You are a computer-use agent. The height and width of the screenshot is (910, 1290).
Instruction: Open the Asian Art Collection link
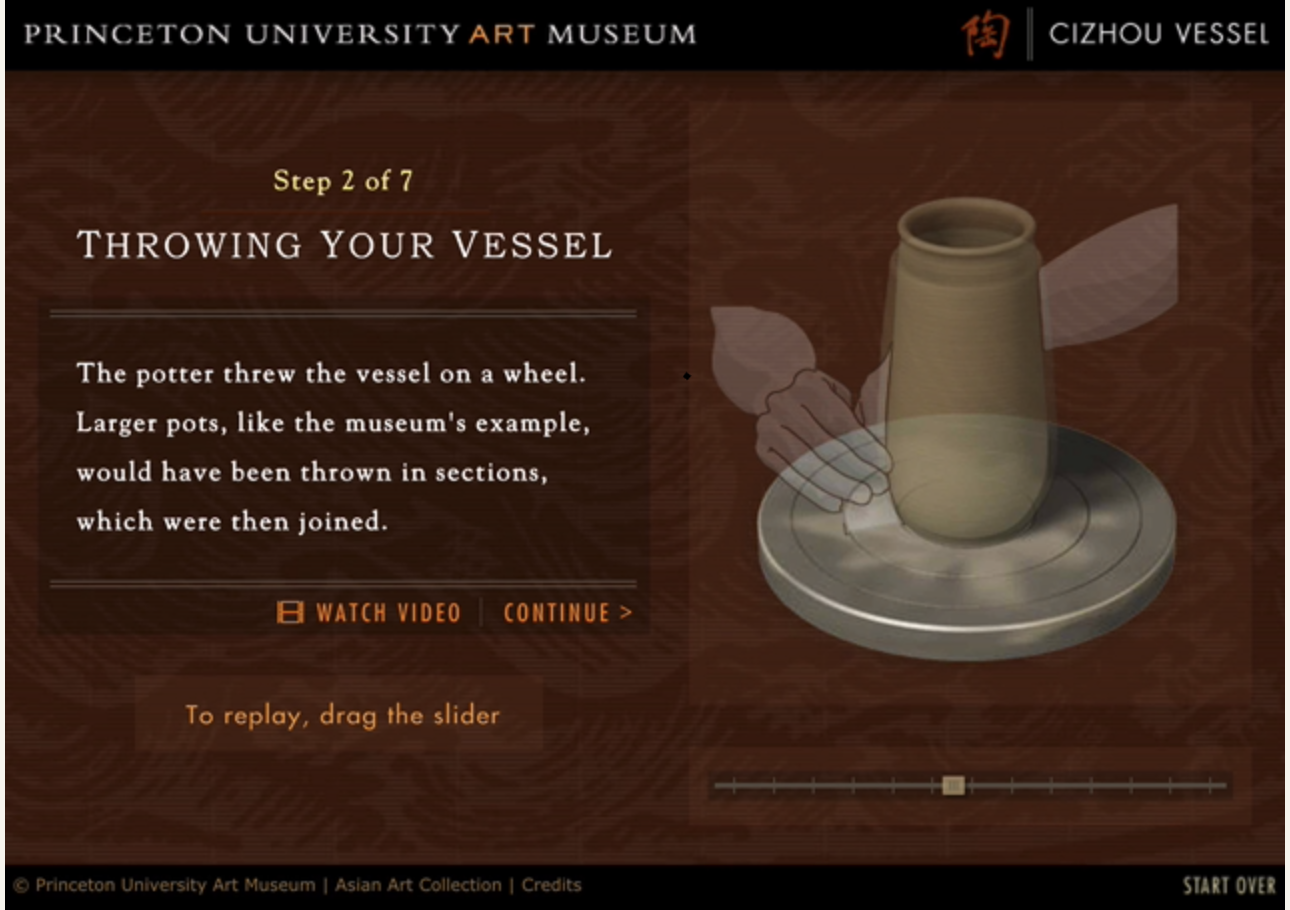(418, 885)
